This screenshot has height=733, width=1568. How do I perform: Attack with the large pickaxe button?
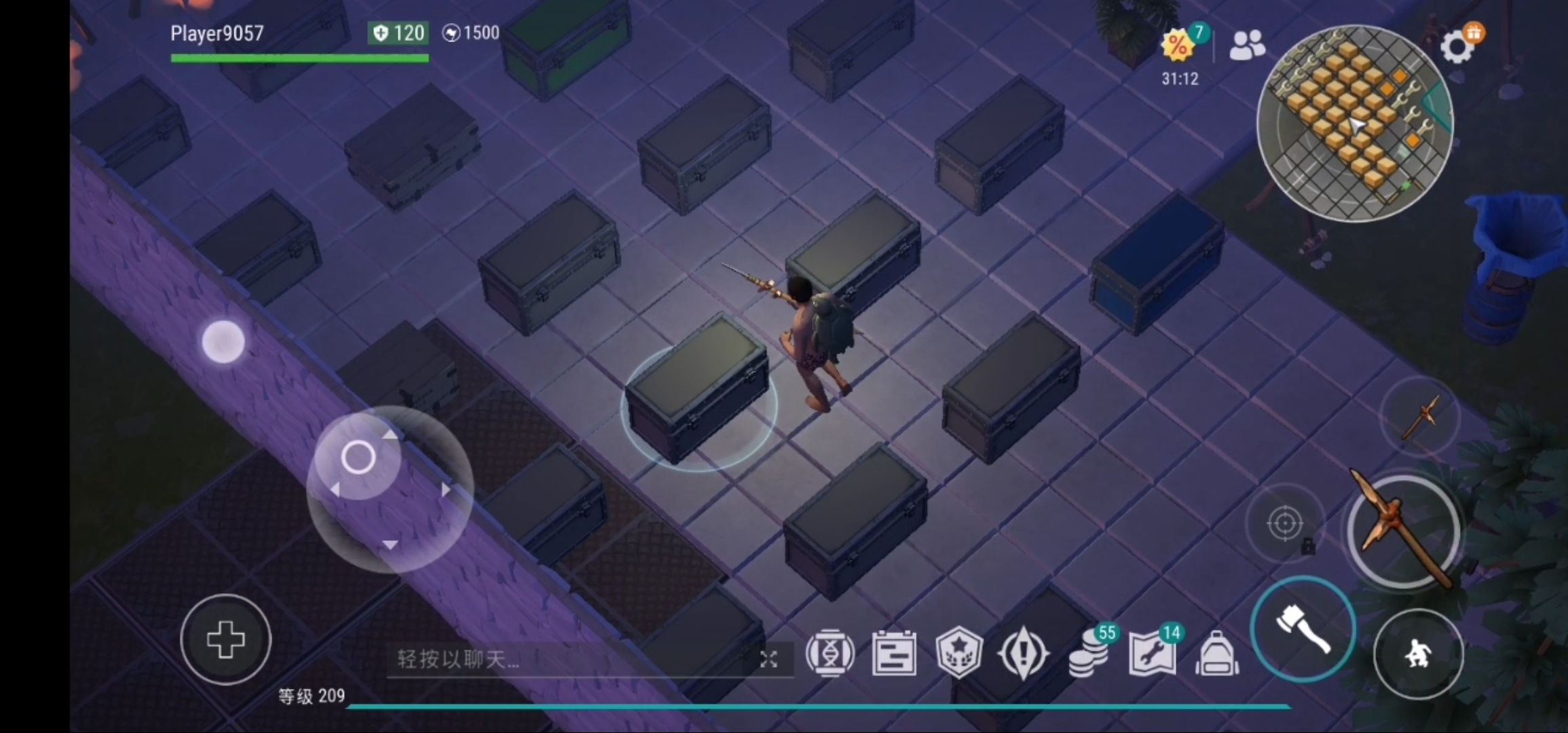click(x=1404, y=531)
